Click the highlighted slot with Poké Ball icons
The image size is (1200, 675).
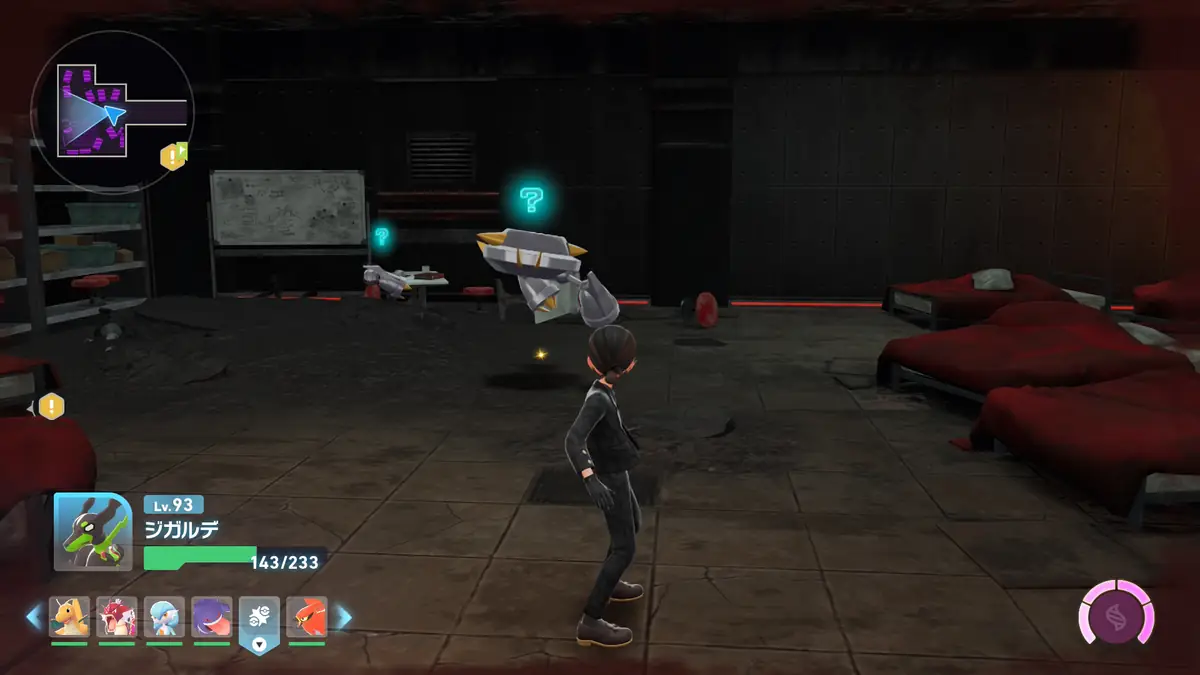pos(259,620)
